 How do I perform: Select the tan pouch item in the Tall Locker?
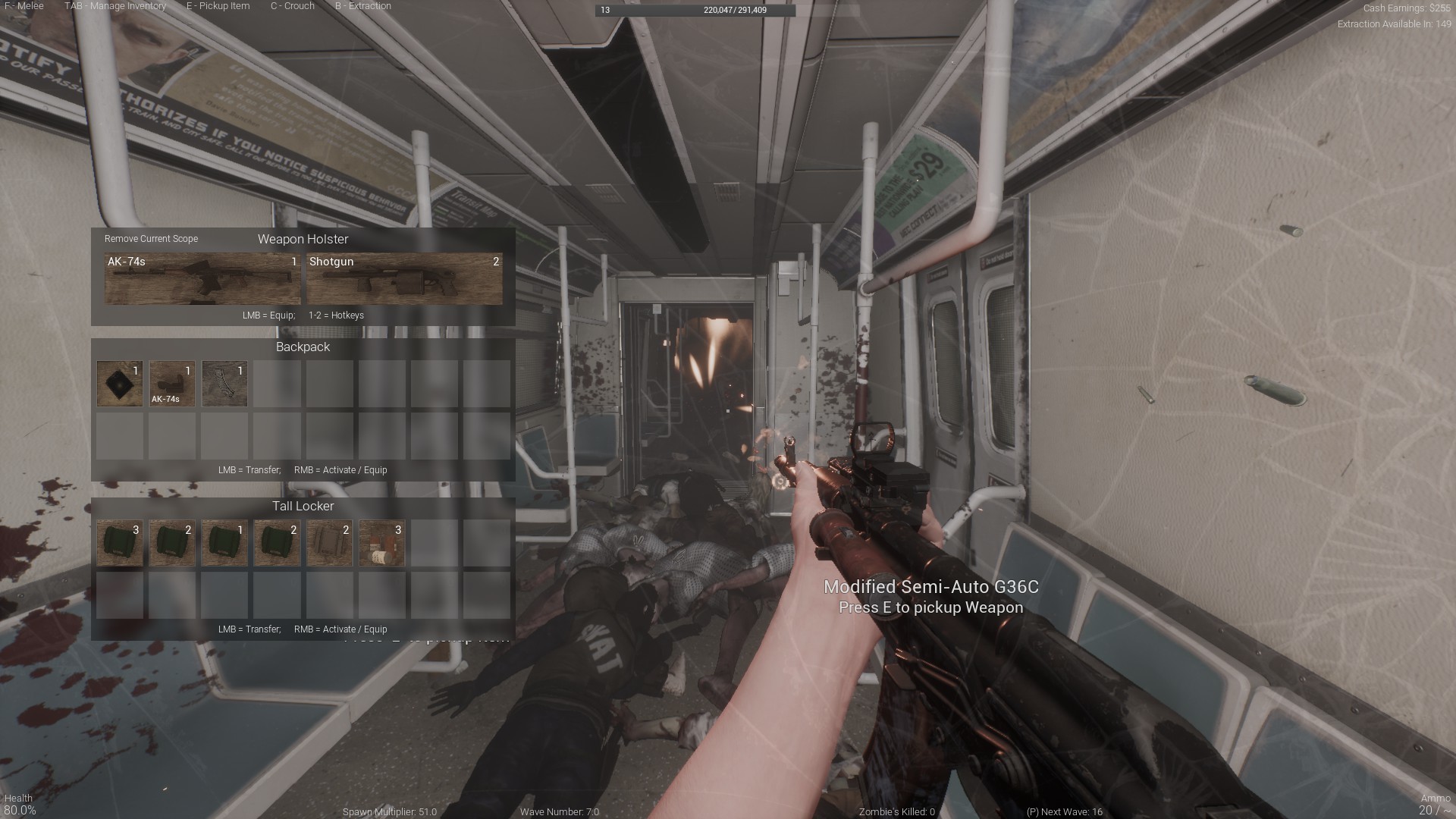[329, 542]
